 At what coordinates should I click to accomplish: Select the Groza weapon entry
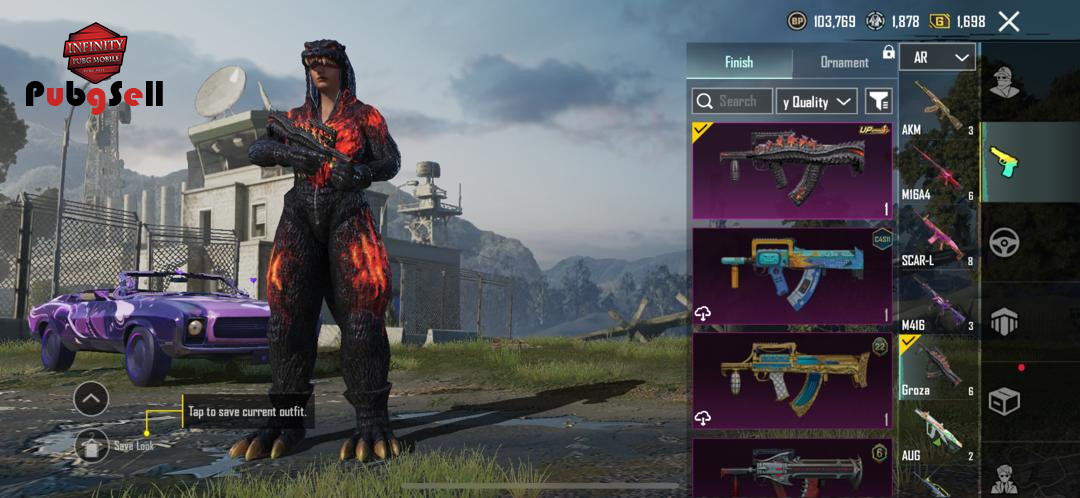[x=937, y=368]
